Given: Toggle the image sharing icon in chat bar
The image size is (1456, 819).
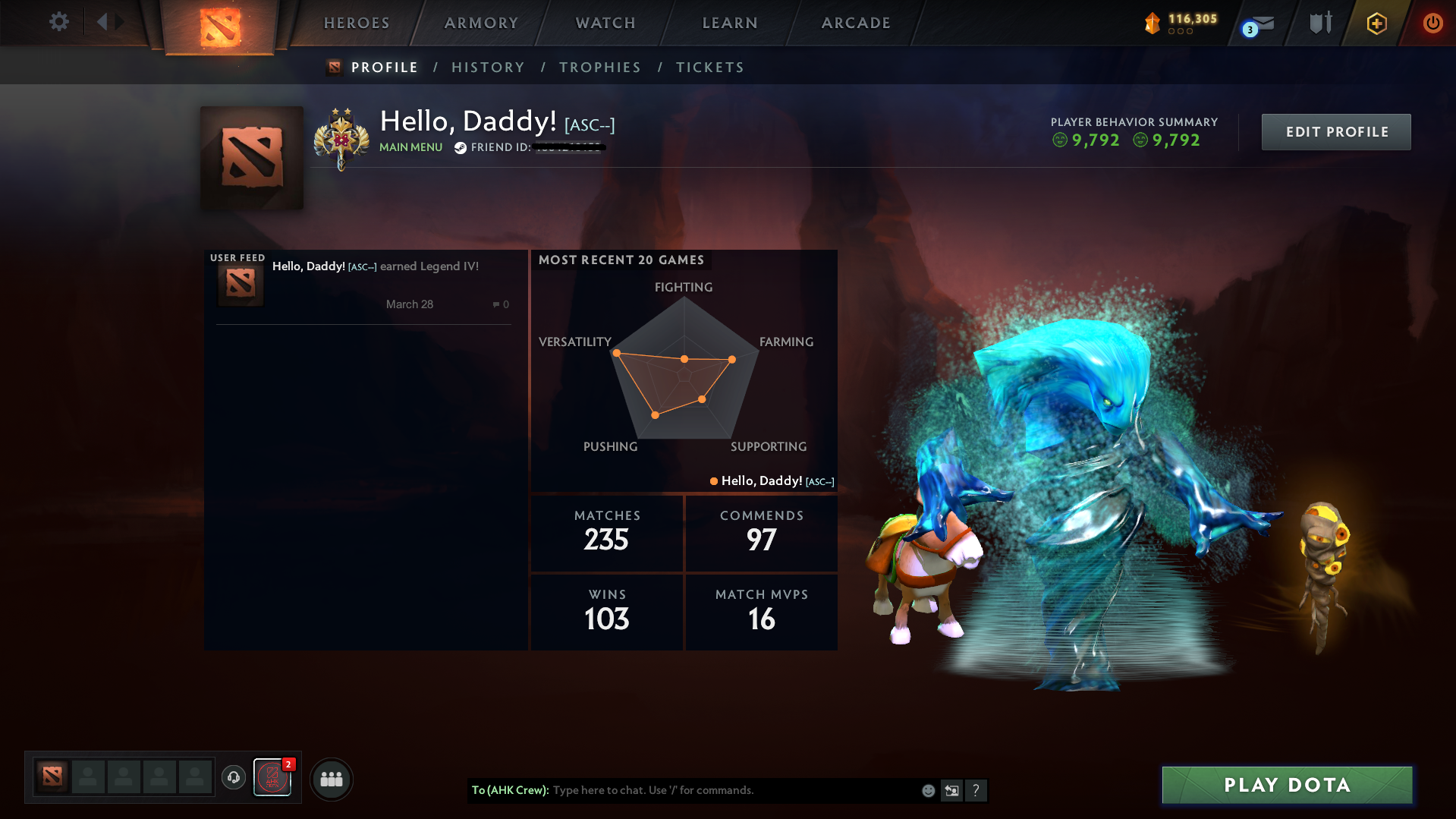Looking at the screenshot, I should (x=952, y=790).
